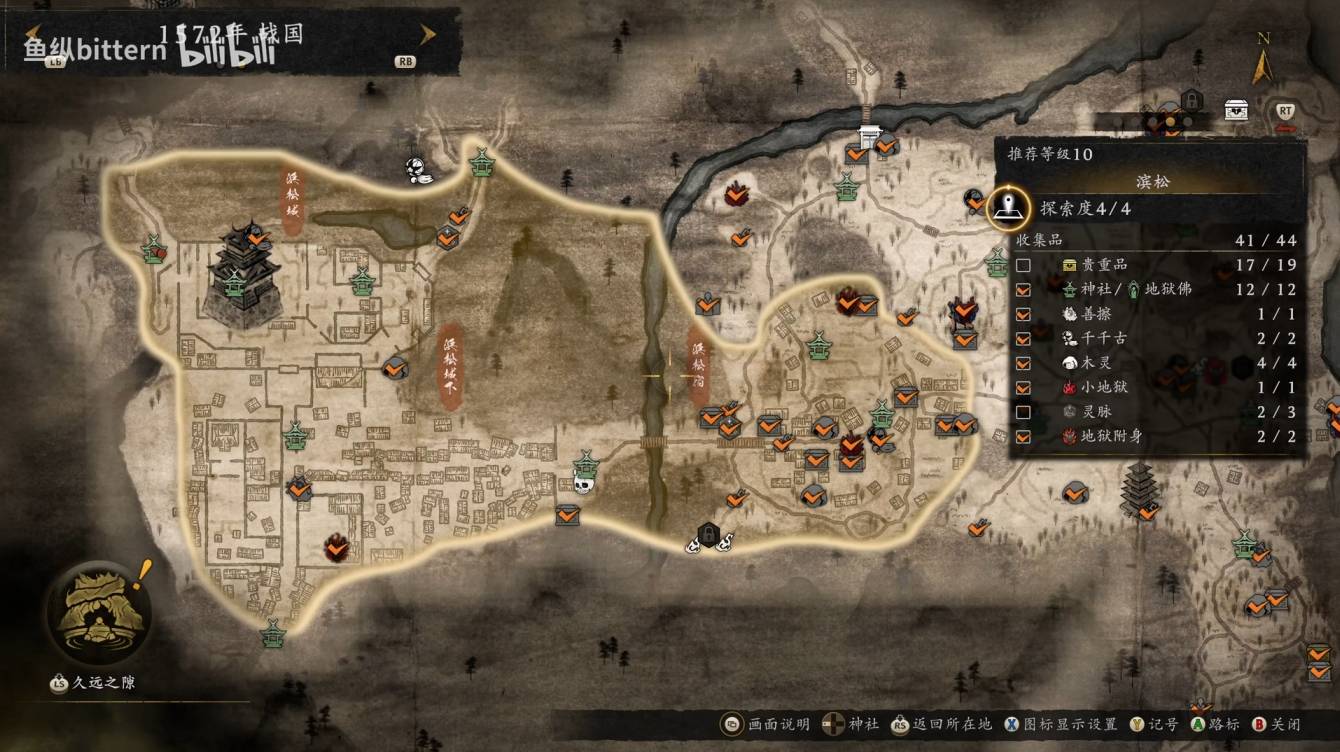Enable the 贵重品 collectible checkbox

pos(1023,265)
